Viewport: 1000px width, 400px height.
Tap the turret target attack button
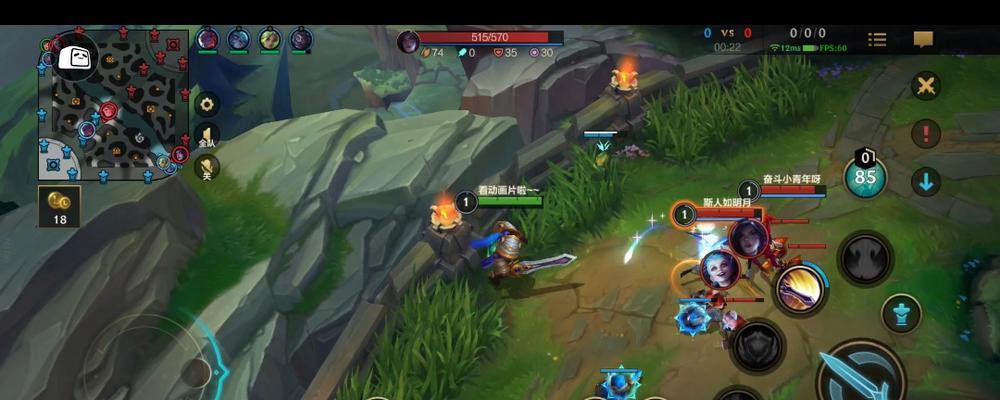click(x=901, y=314)
